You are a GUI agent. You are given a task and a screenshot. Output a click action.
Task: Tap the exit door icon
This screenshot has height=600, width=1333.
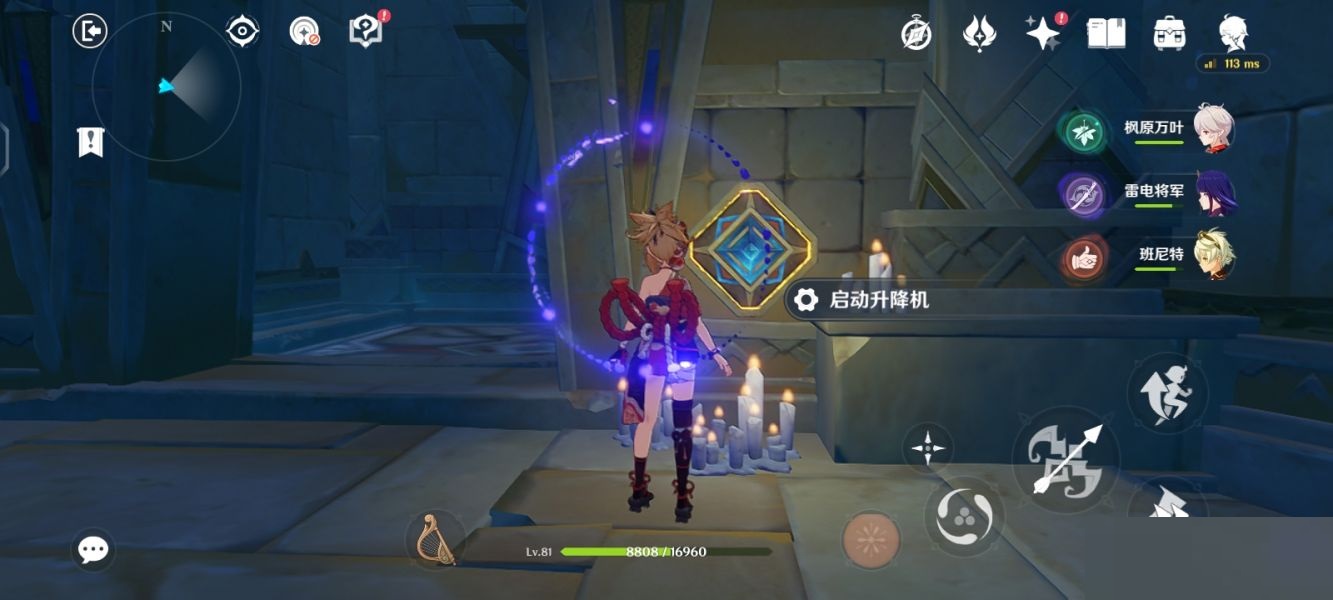[90, 31]
